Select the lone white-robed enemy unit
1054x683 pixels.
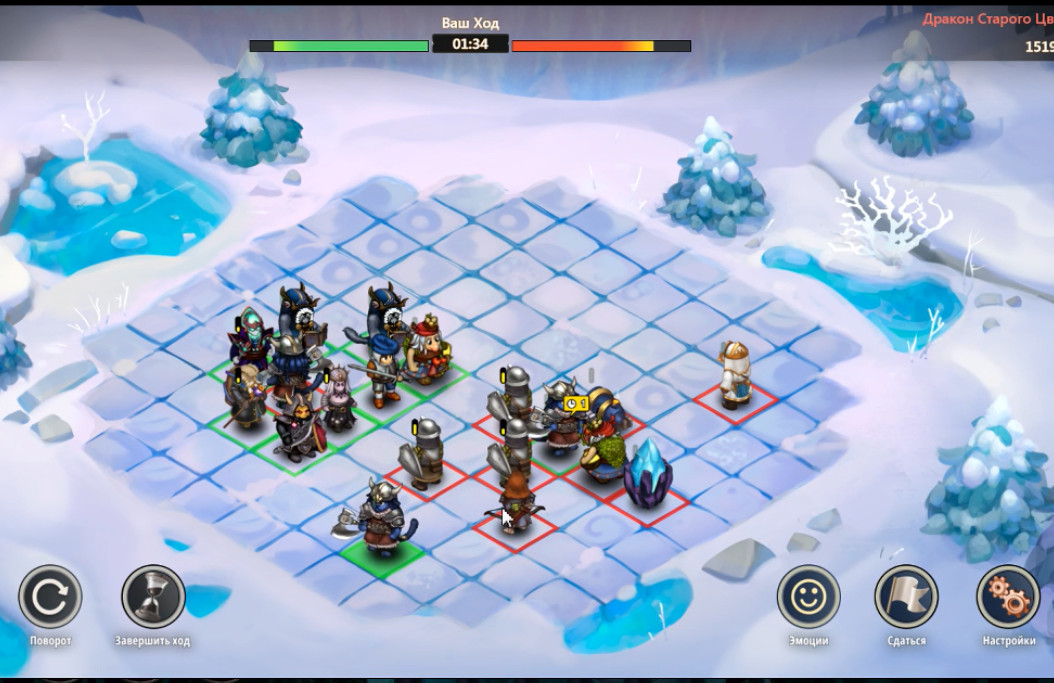point(735,375)
